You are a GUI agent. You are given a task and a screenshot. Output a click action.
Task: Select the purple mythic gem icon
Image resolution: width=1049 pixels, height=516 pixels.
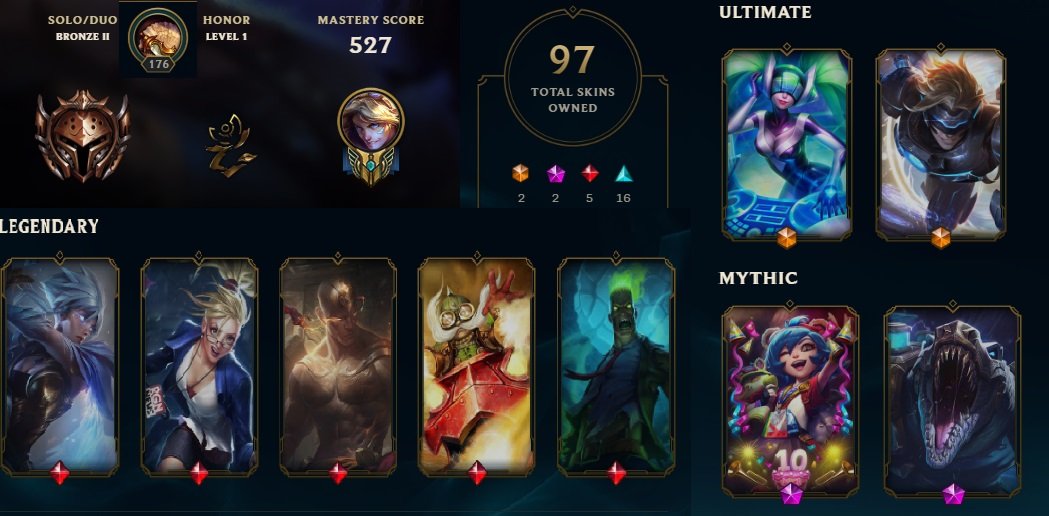[x=555, y=173]
